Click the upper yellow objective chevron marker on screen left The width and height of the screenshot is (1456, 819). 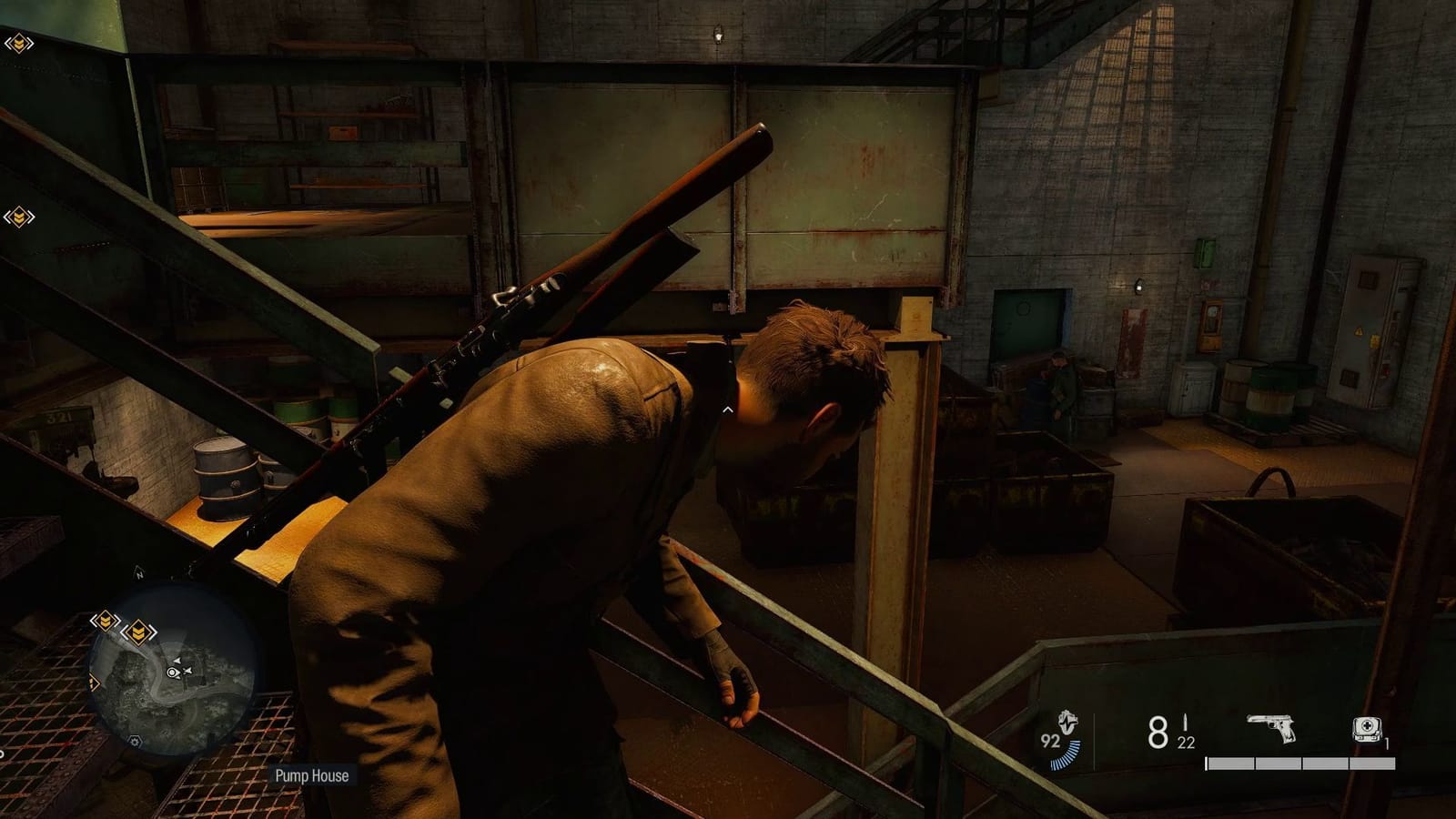point(18,42)
